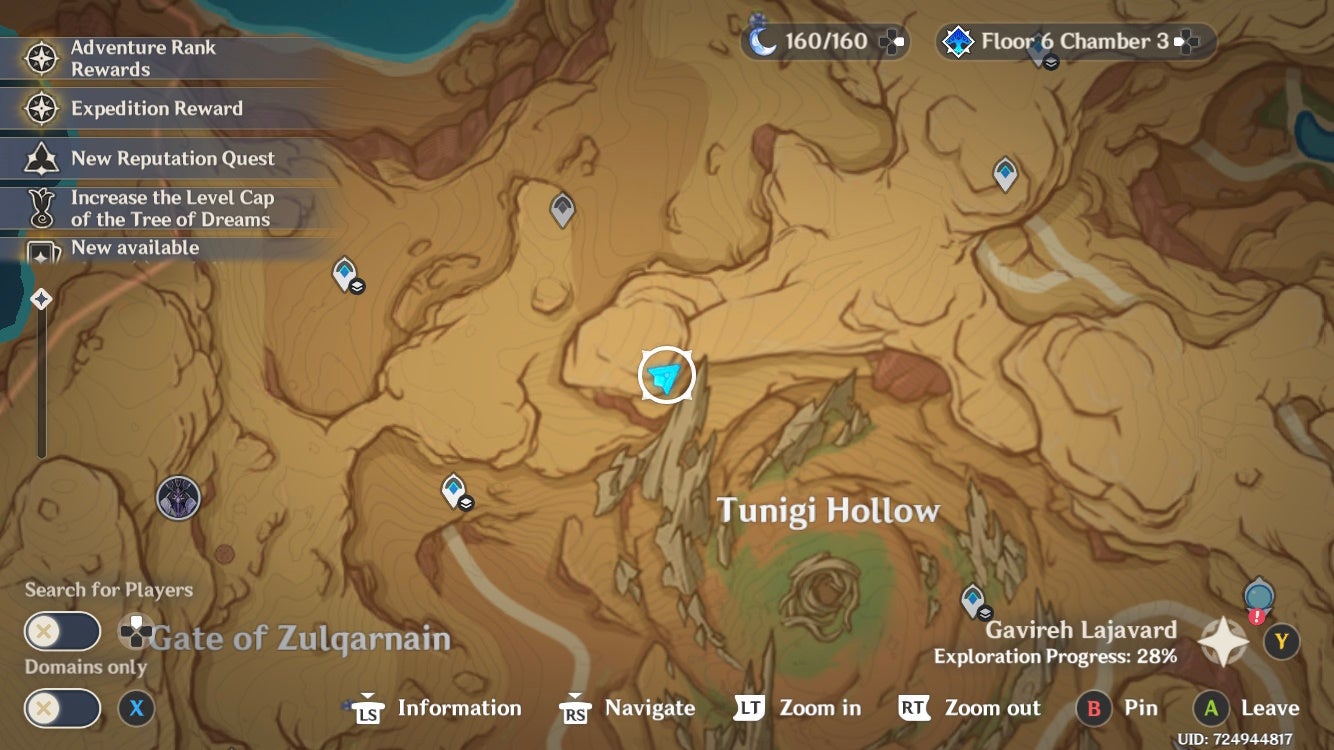The height and width of the screenshot is (750, 1334).
Task: Open the Floor 6 Chamber 3 Abyss icon
Action: click(957, 41)
